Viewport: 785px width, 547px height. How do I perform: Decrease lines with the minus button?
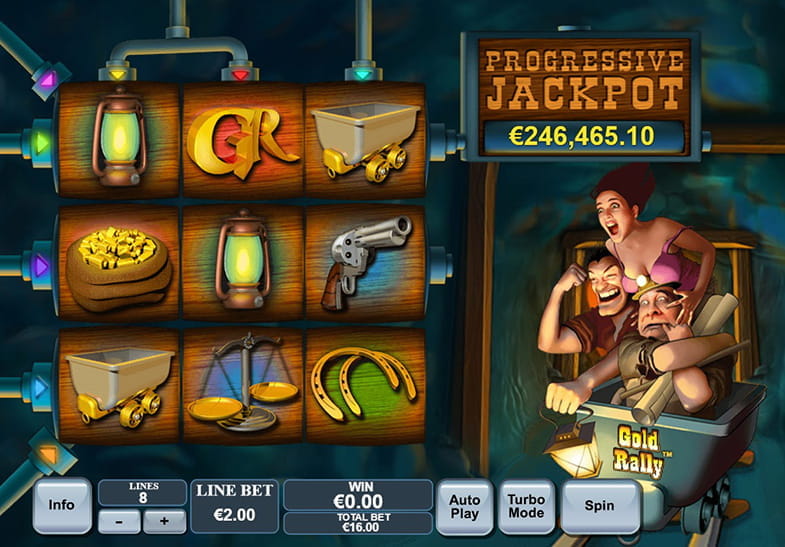pos(120,521)
